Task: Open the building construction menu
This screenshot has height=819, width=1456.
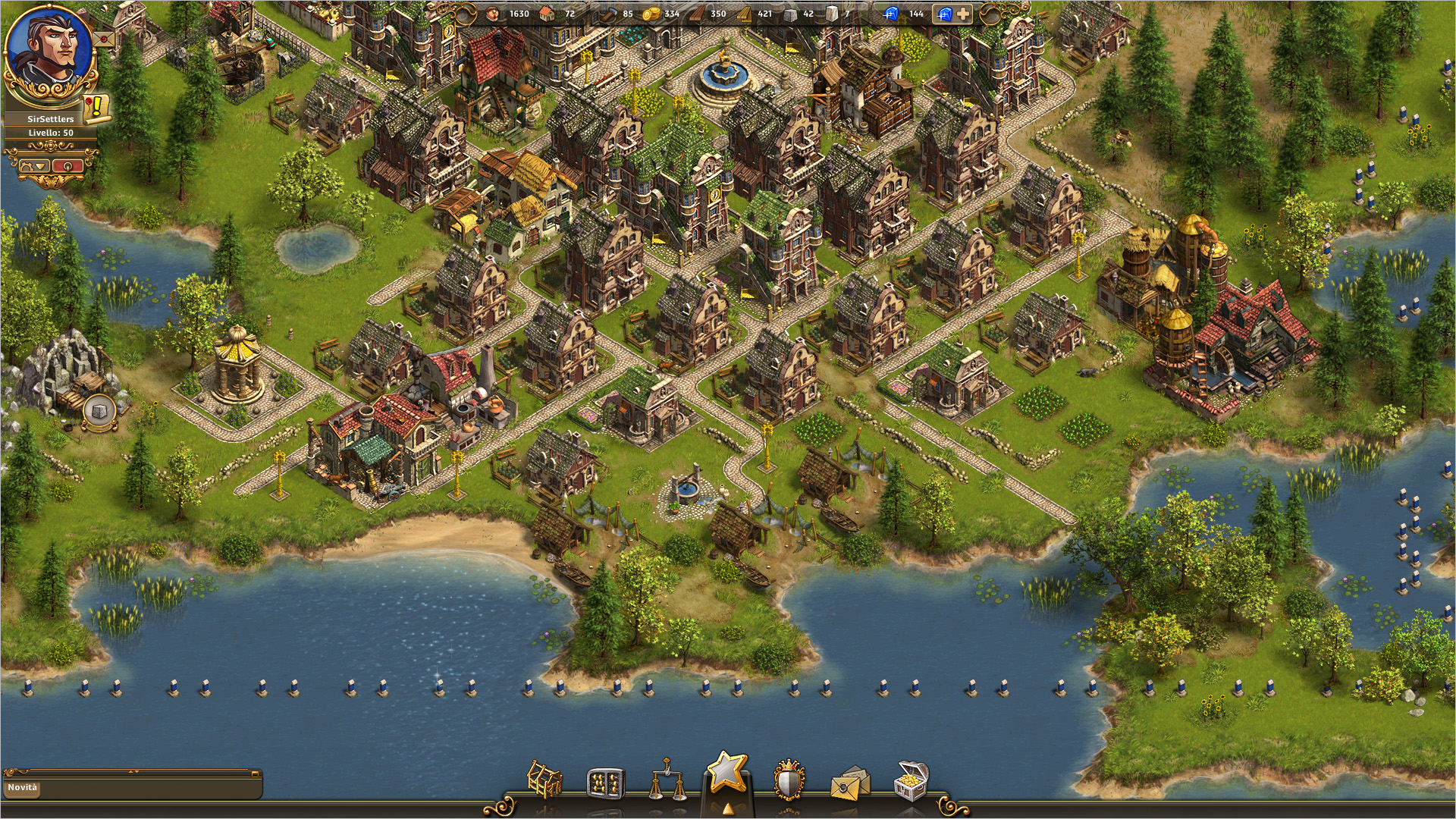Action: point(544,780)
